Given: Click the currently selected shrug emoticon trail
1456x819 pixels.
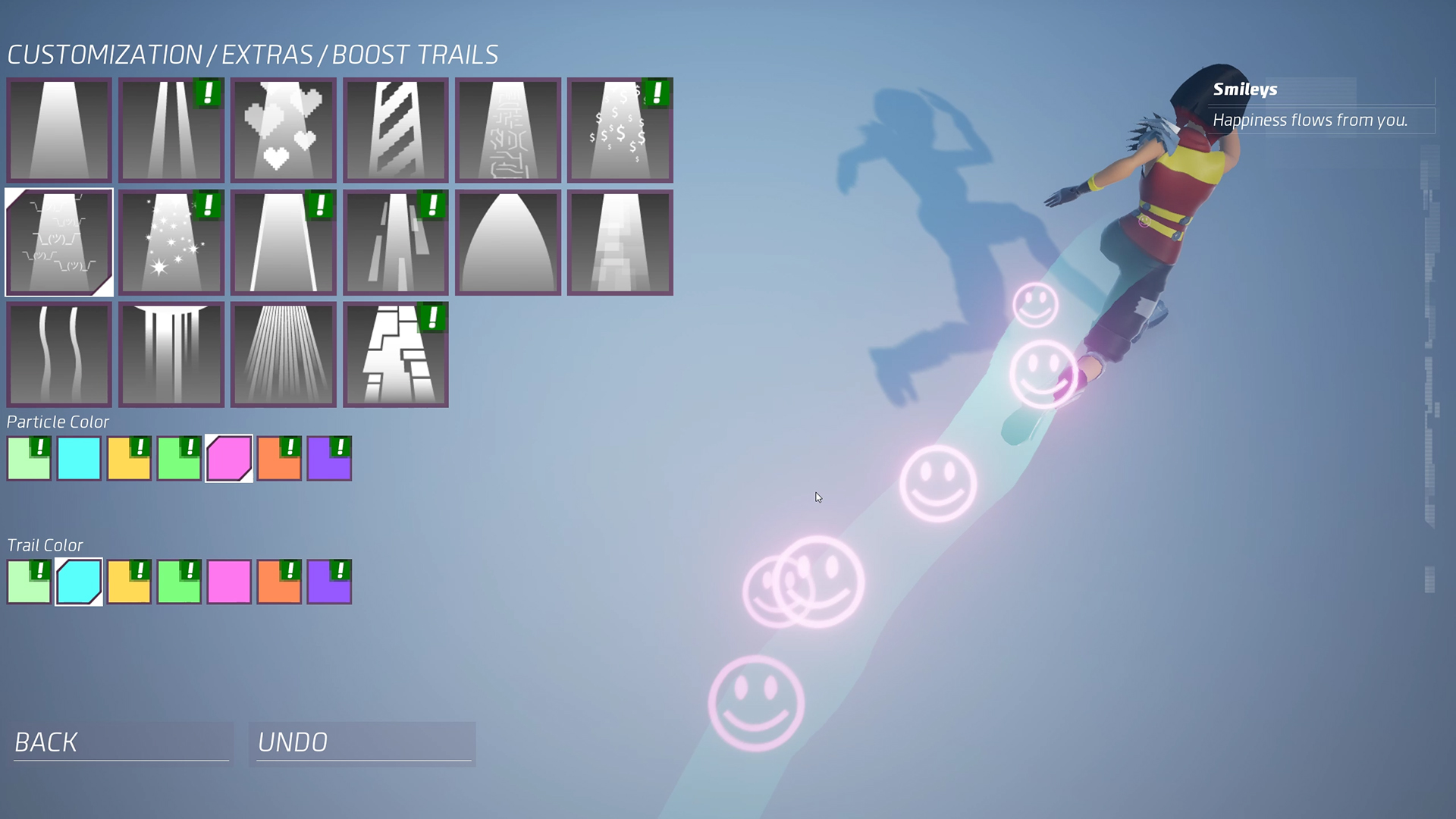Looking at the screenshot, I should click(x=58, y=242).
